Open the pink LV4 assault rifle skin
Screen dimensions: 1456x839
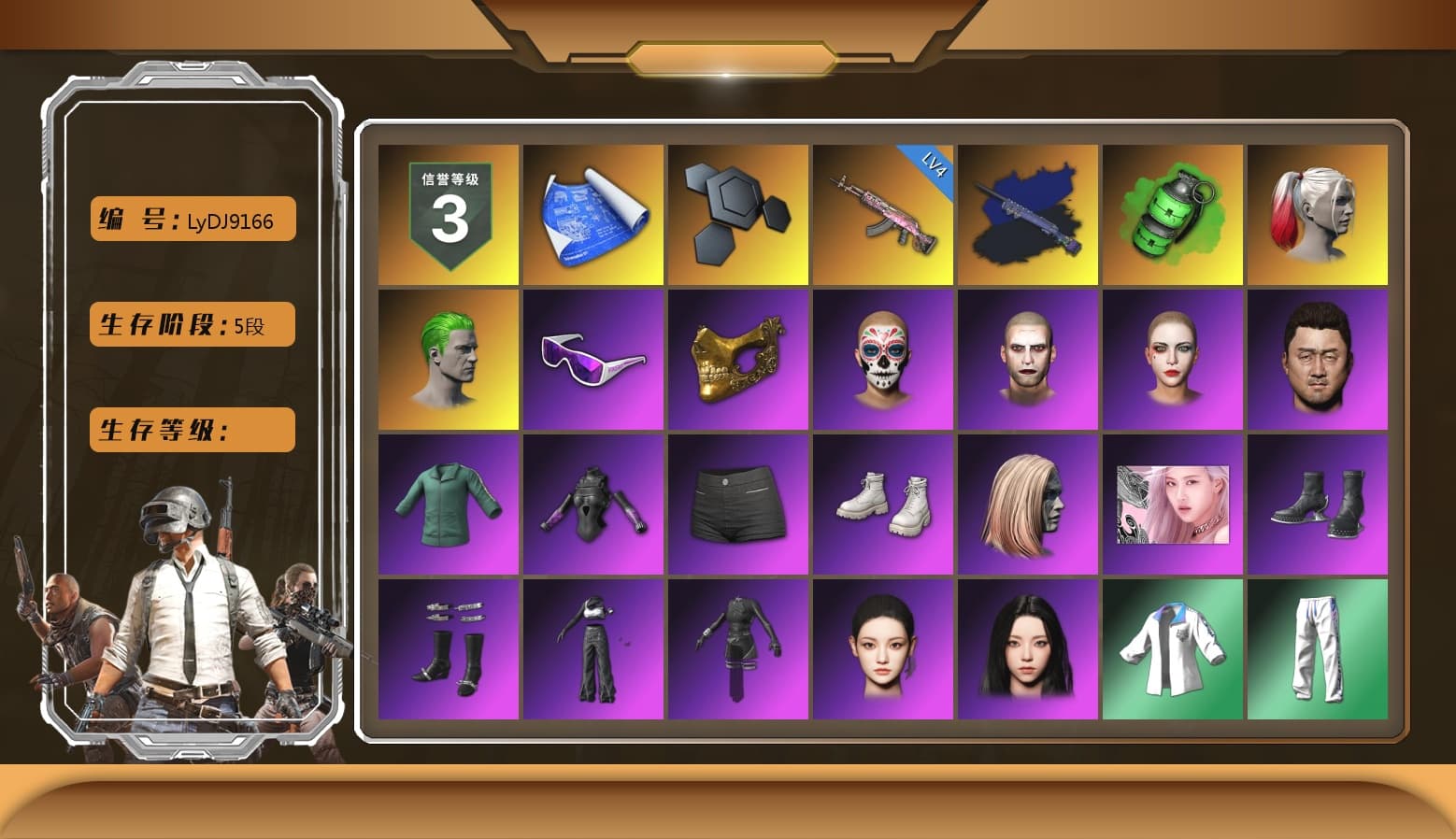pos(883,213)
